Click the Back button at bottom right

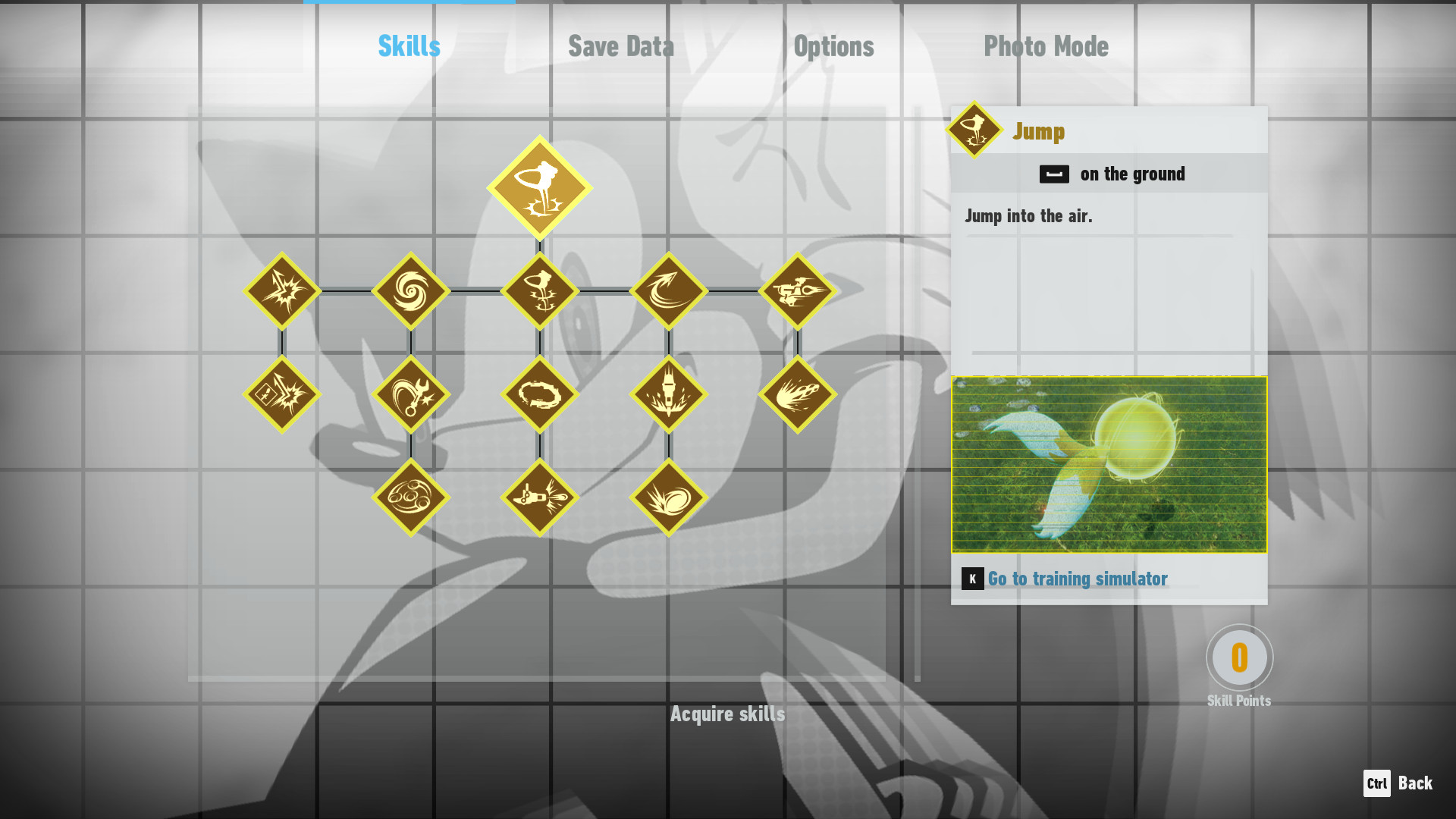(1397, 783)
